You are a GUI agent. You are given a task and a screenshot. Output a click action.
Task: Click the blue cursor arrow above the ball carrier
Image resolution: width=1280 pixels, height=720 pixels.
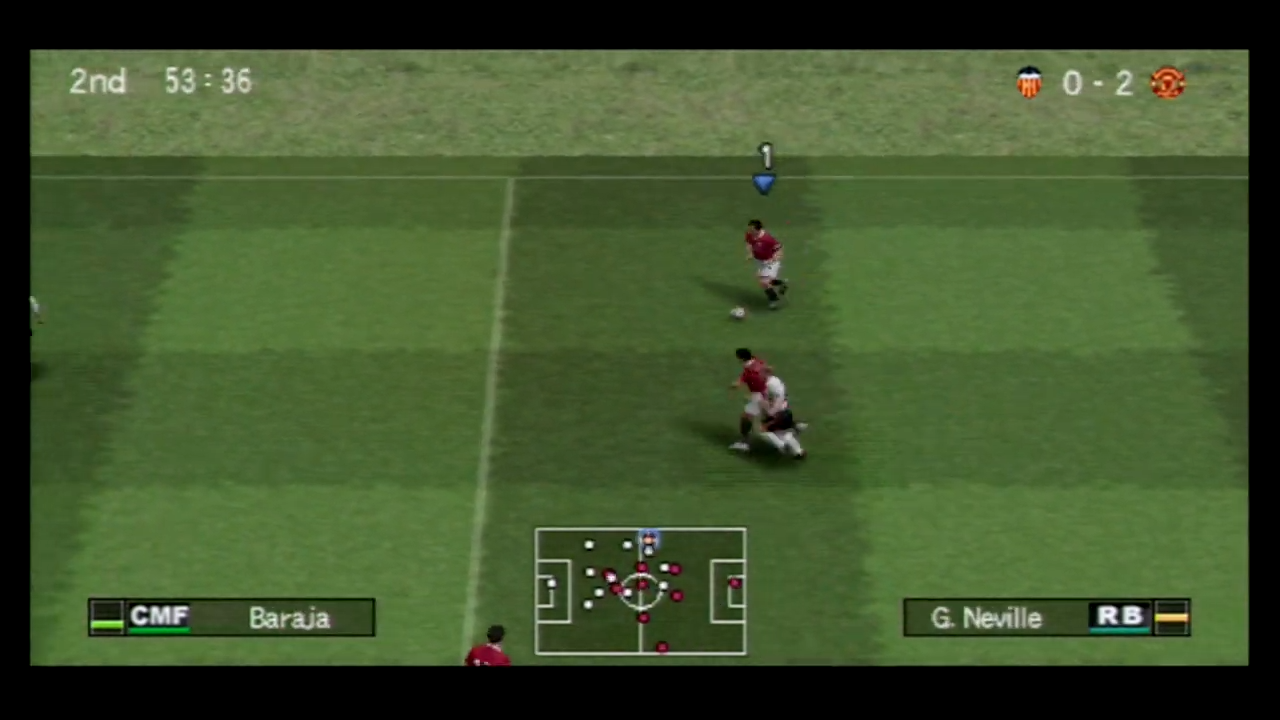tap(764, 183)
